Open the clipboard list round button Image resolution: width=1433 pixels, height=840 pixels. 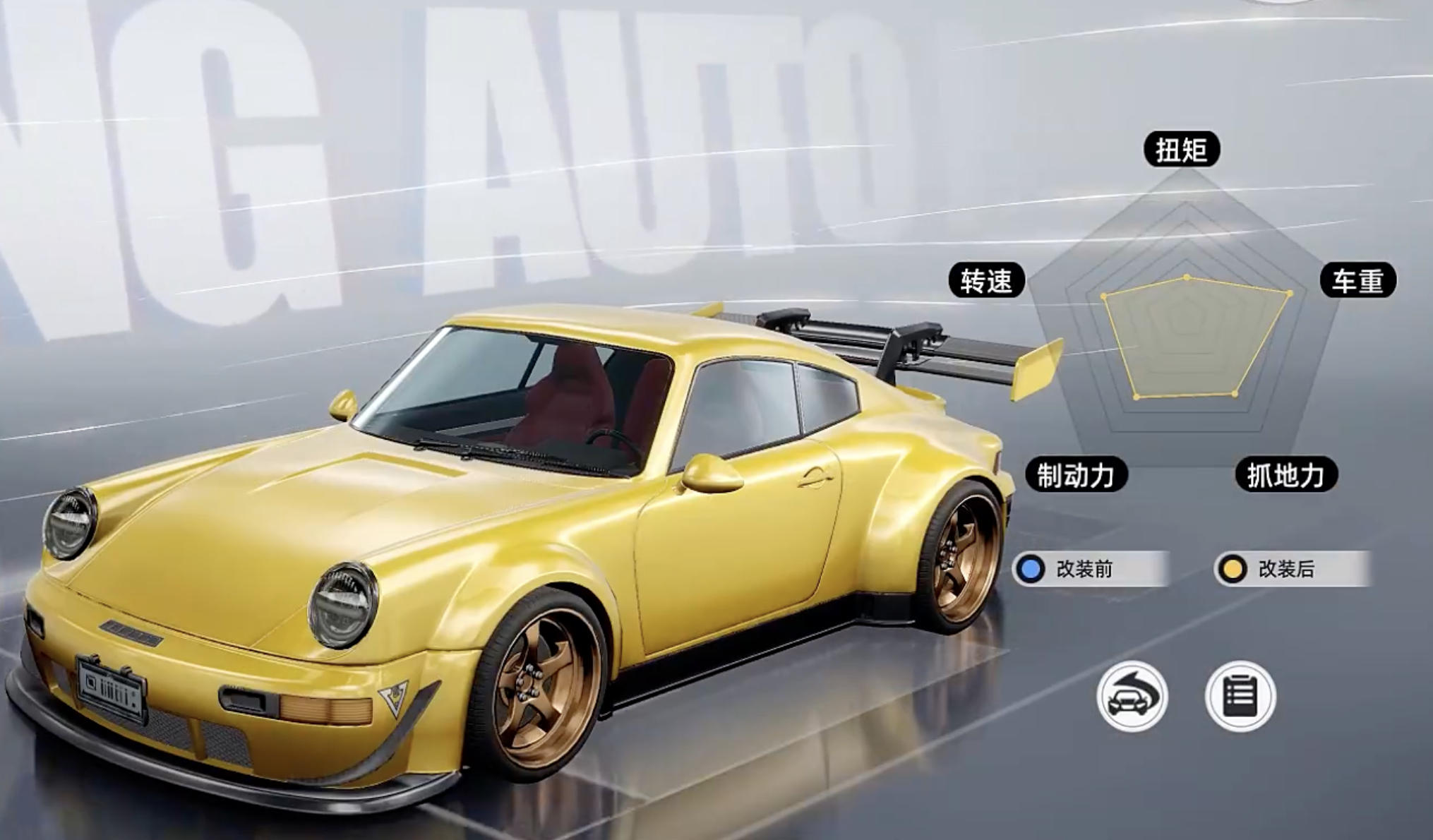click(1240, 697)
